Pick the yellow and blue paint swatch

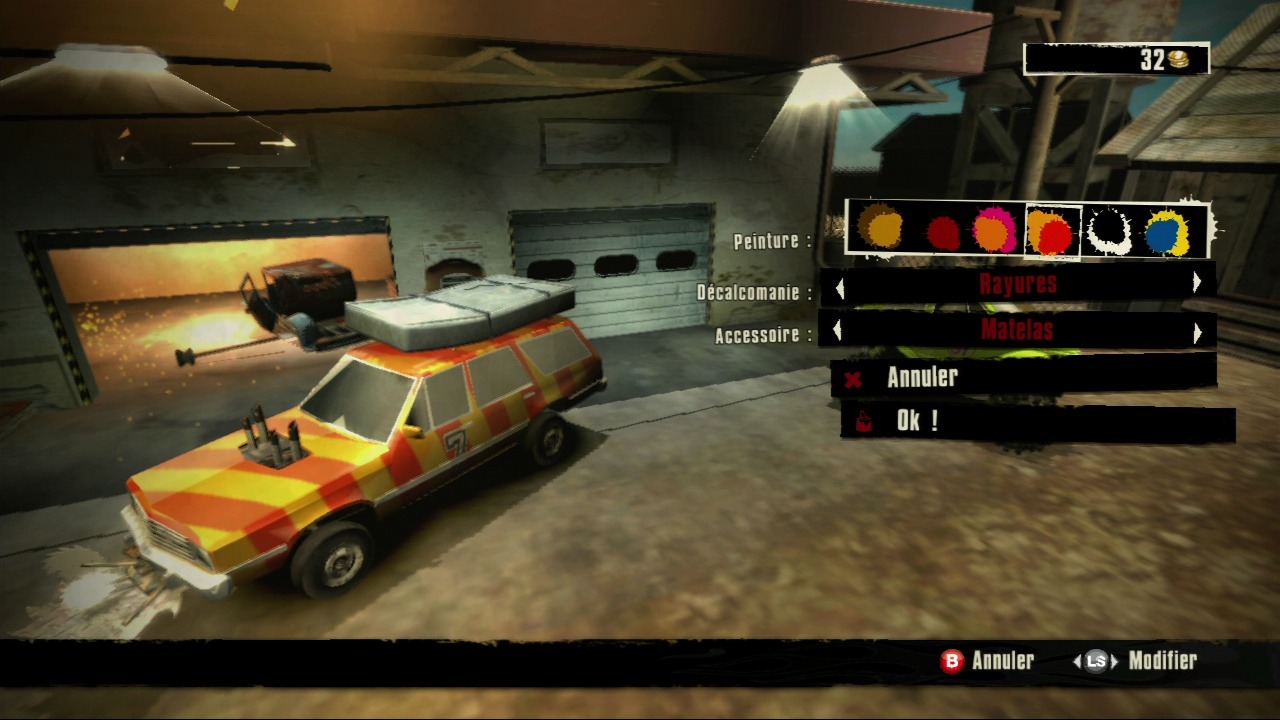pyautogui.click(x=1166, y=231)
